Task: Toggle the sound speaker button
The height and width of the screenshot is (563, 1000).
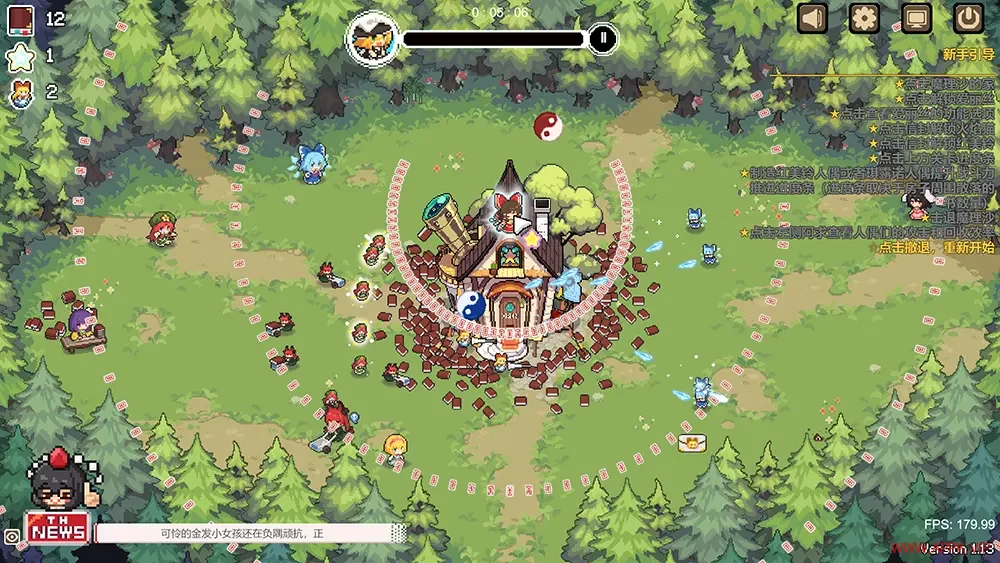Action: 813,18
